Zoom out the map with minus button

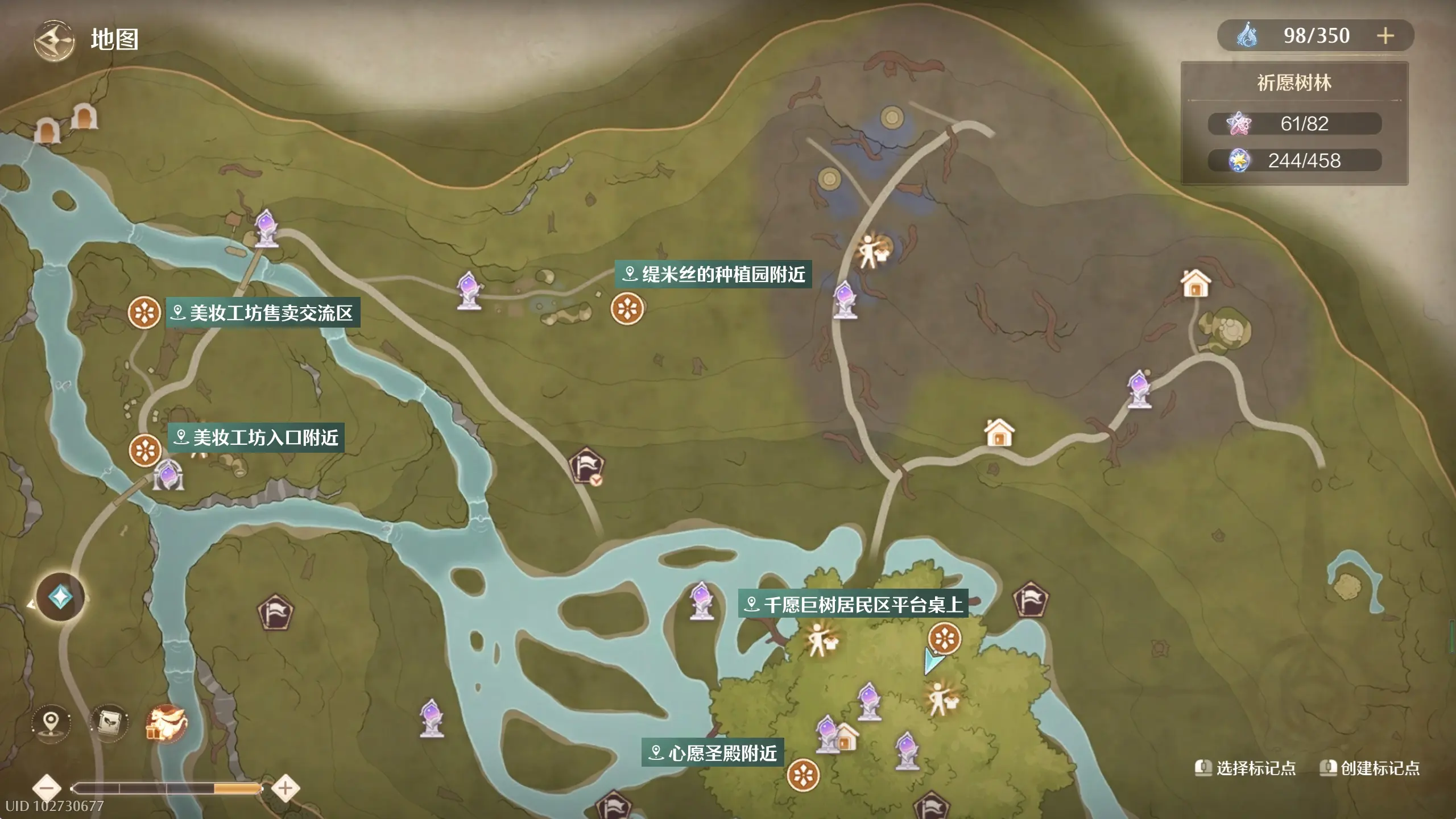coord(47,788)
